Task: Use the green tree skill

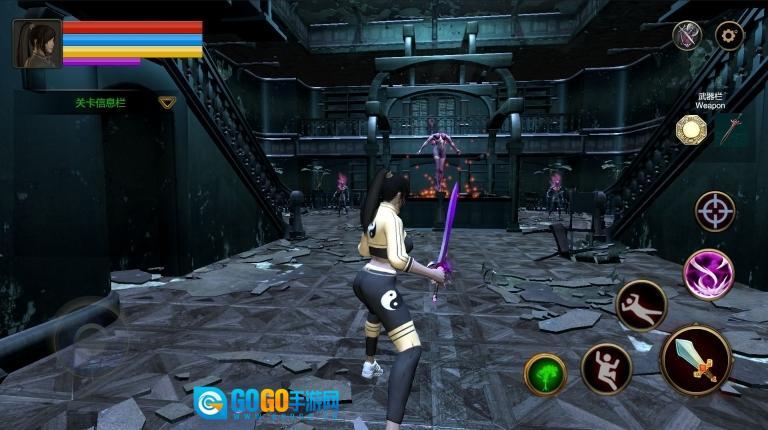Action: tap(546, 374)
